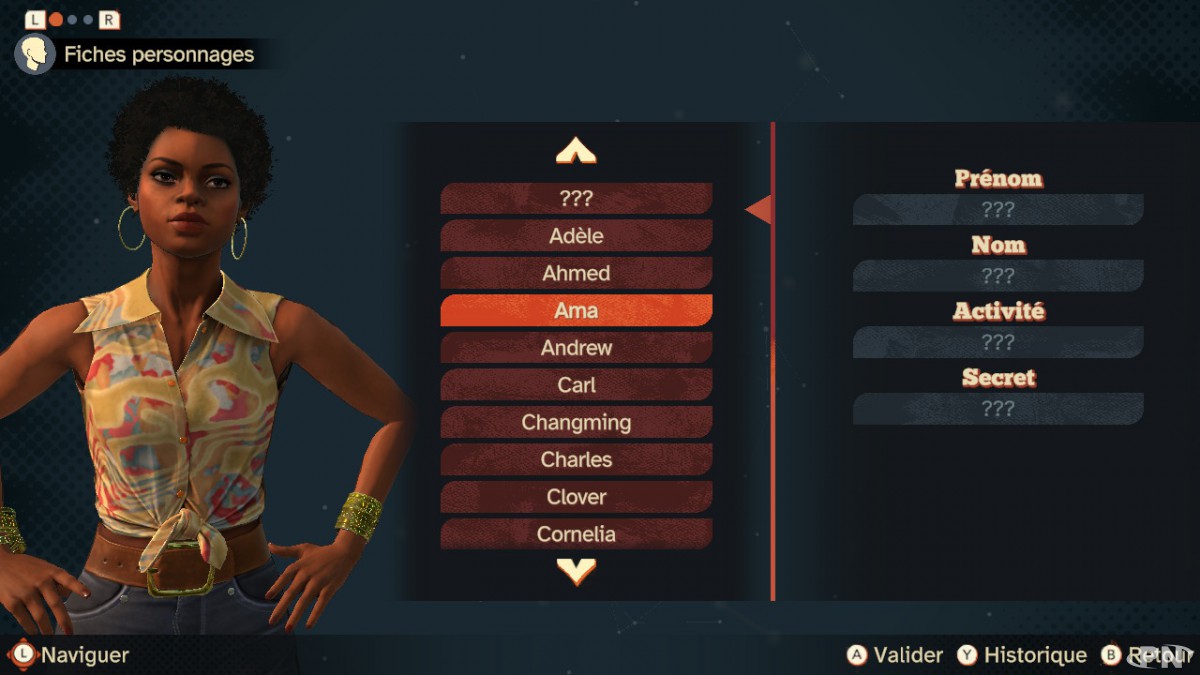Choose Adèle from the character list
The width and height of the screenshot is (1200, 675).
coord(576,236)
